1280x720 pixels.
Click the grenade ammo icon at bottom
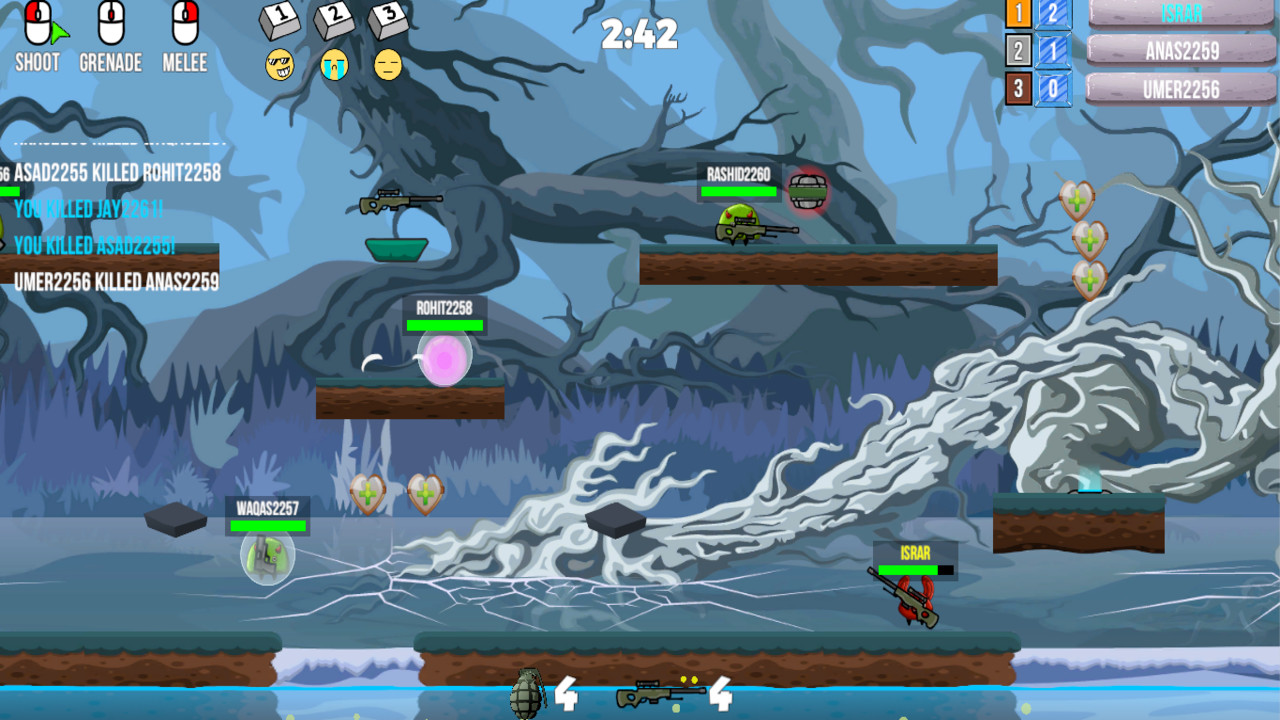pyautogui.click(x=525, y=692)
